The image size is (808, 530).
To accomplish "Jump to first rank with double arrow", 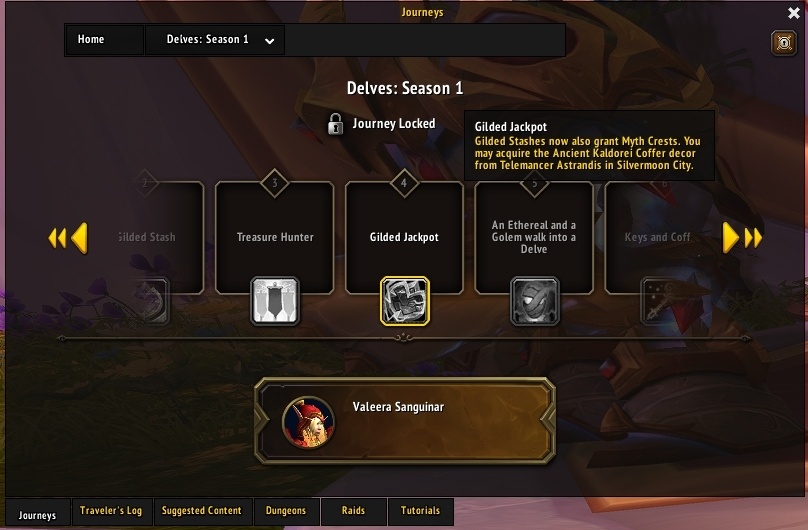I will [x=56, y=237].
